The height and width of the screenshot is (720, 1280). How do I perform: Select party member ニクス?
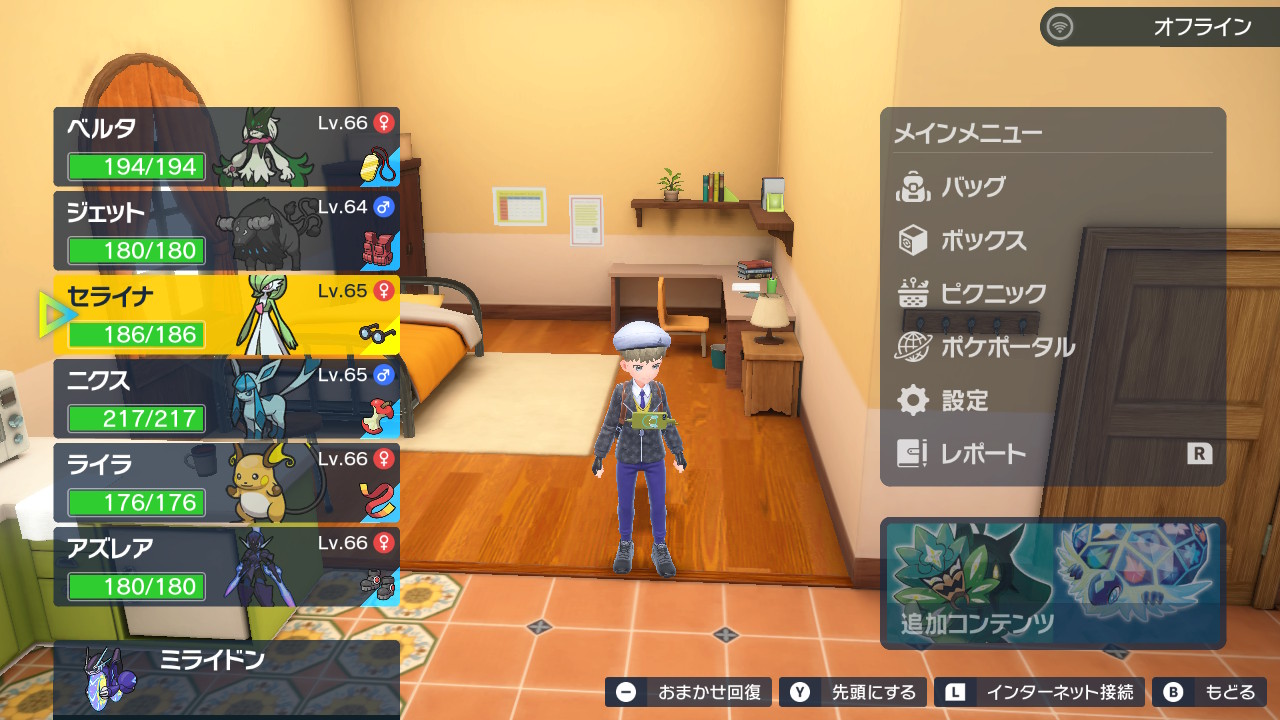click(226, 399)
